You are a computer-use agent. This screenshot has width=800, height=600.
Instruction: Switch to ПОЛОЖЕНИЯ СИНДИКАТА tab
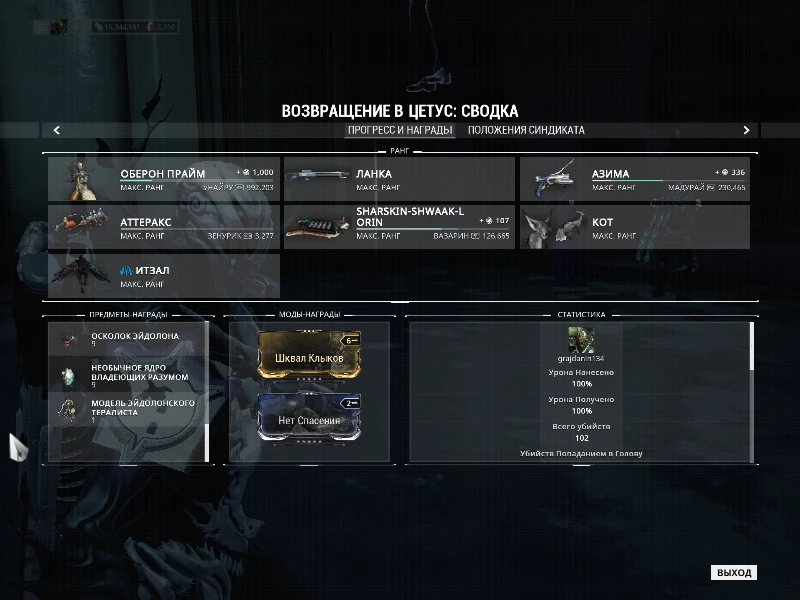coord(525,130)
